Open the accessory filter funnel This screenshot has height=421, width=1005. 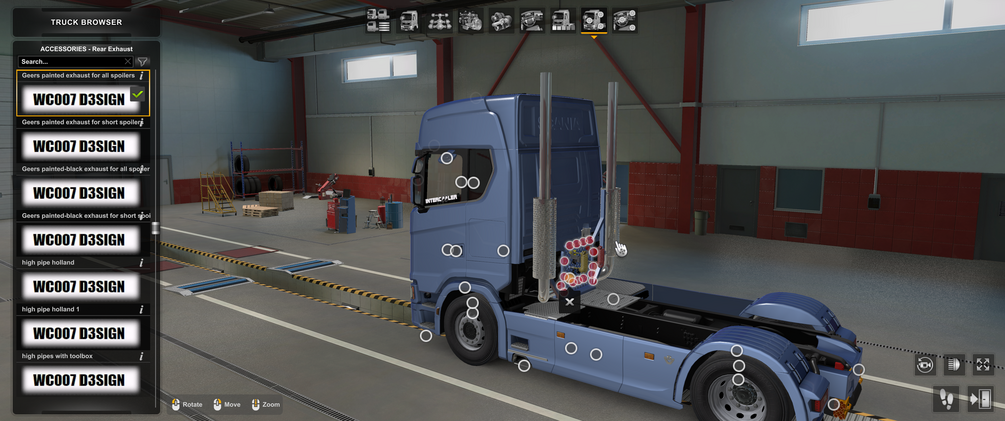142,62
